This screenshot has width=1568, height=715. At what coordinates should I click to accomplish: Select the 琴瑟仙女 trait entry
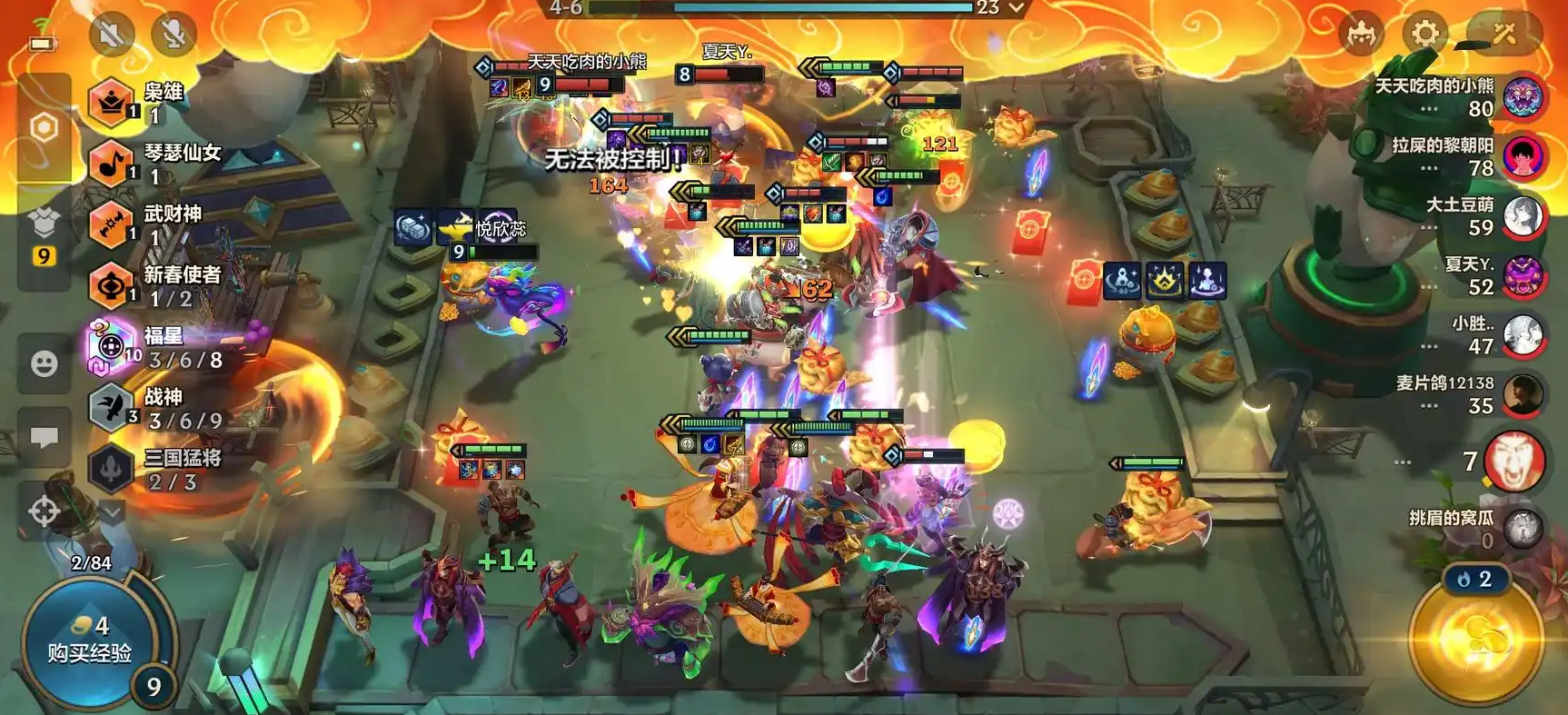[154, 164]
